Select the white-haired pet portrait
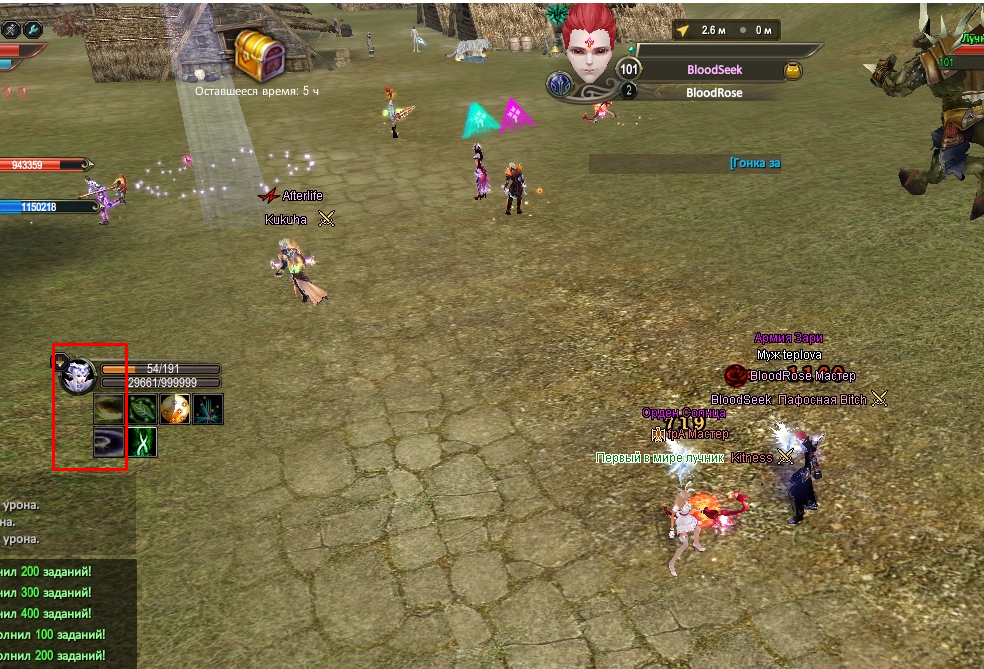984x669 pixels. pyautogui.click(x=77, y=376)
